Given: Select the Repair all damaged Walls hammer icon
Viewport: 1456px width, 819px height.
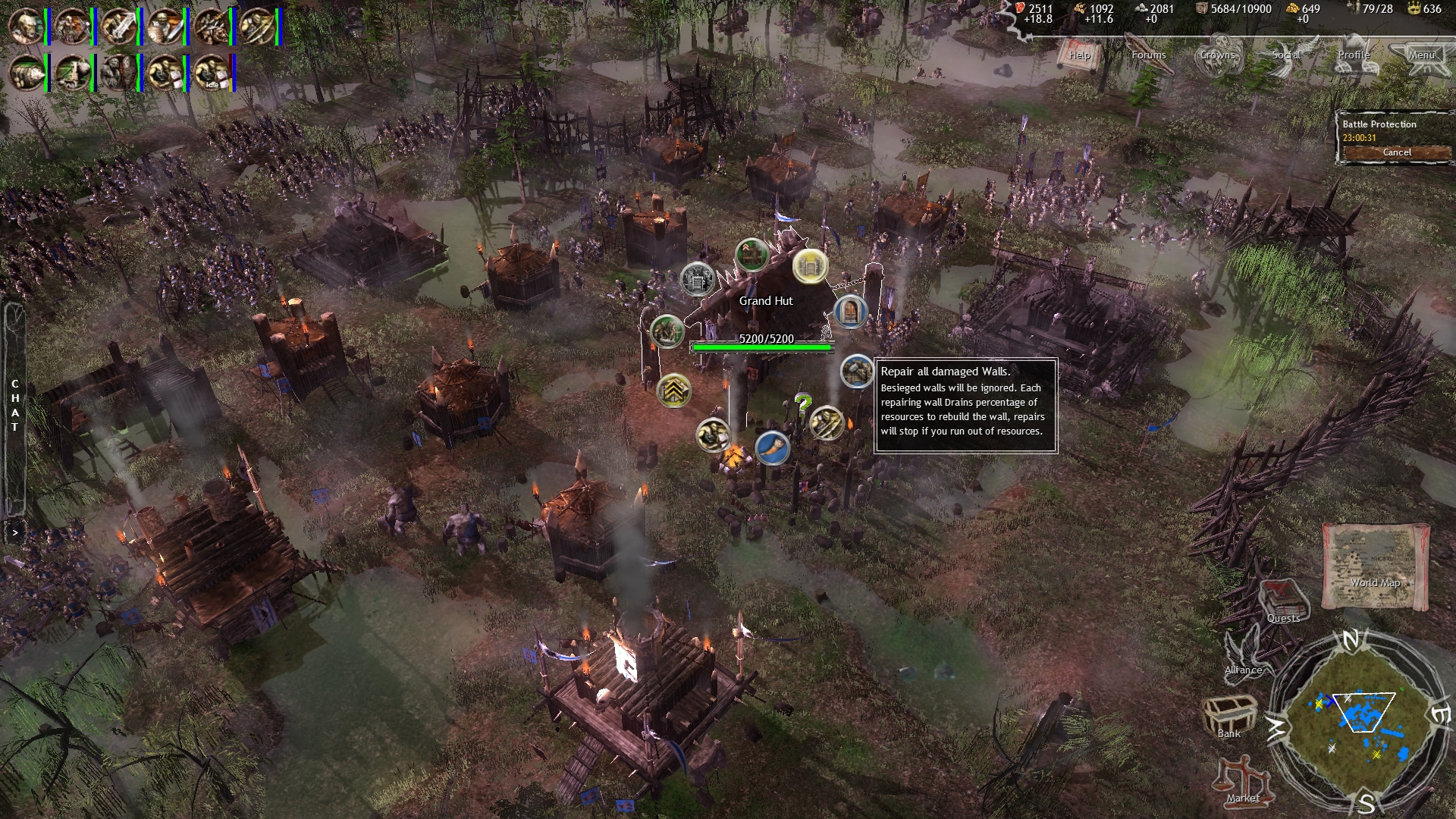Looking at the screenshot, I should [x=857, y=372].
